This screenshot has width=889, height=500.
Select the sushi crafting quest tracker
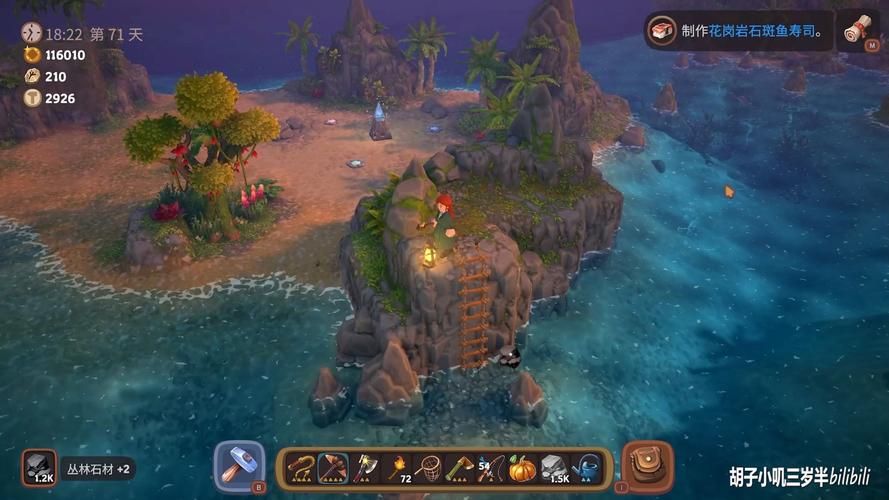pyautogui.click(x=738, y=31)
